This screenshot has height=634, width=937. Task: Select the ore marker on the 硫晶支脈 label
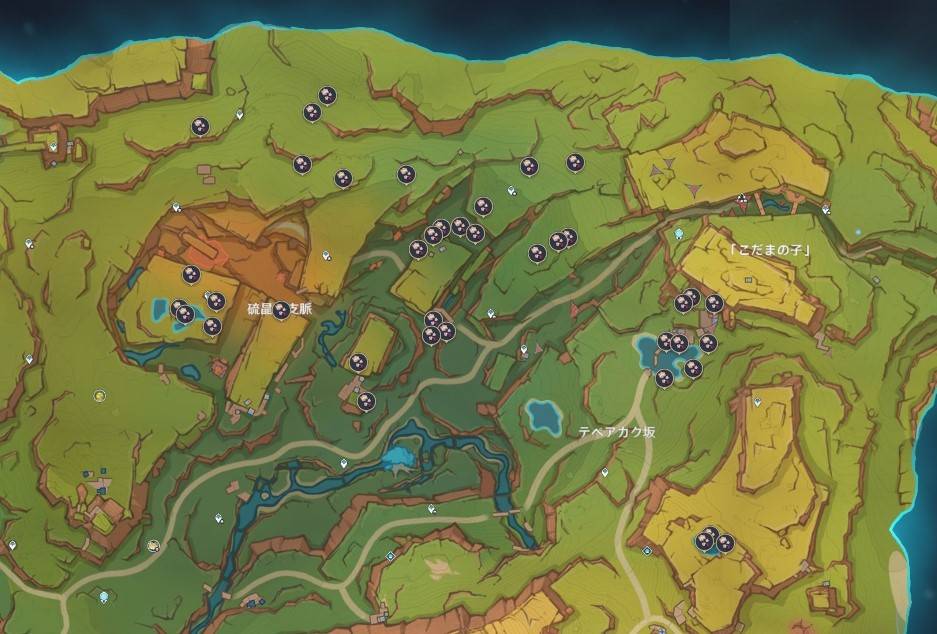(281, 310)
